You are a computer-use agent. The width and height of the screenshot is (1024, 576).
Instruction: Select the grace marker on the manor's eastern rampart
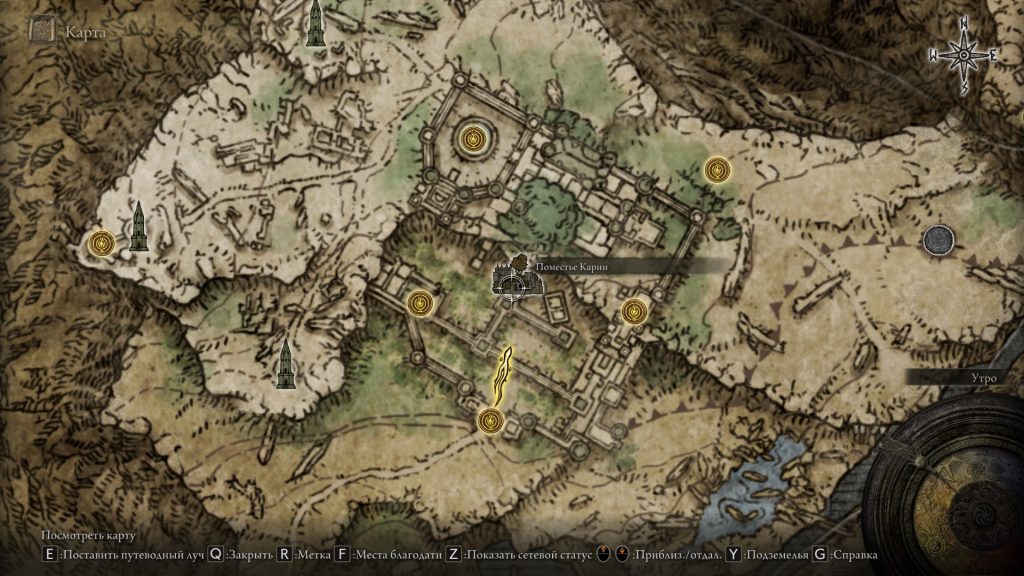click(x=633, y=312)
